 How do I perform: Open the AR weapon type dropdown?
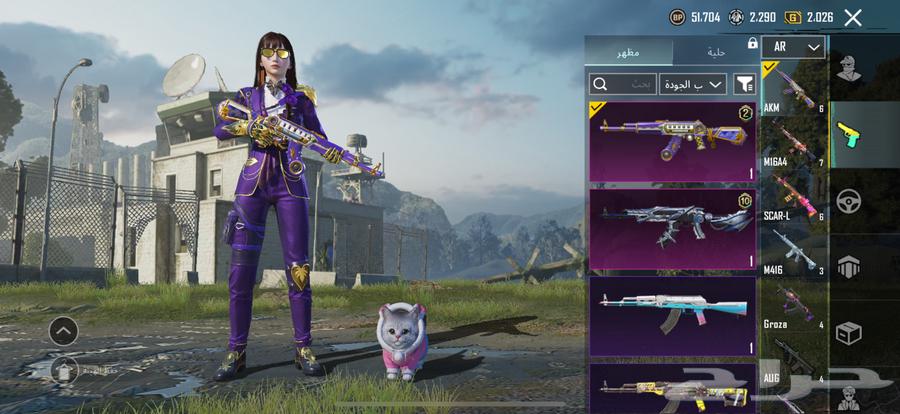[x=793, y=47]
